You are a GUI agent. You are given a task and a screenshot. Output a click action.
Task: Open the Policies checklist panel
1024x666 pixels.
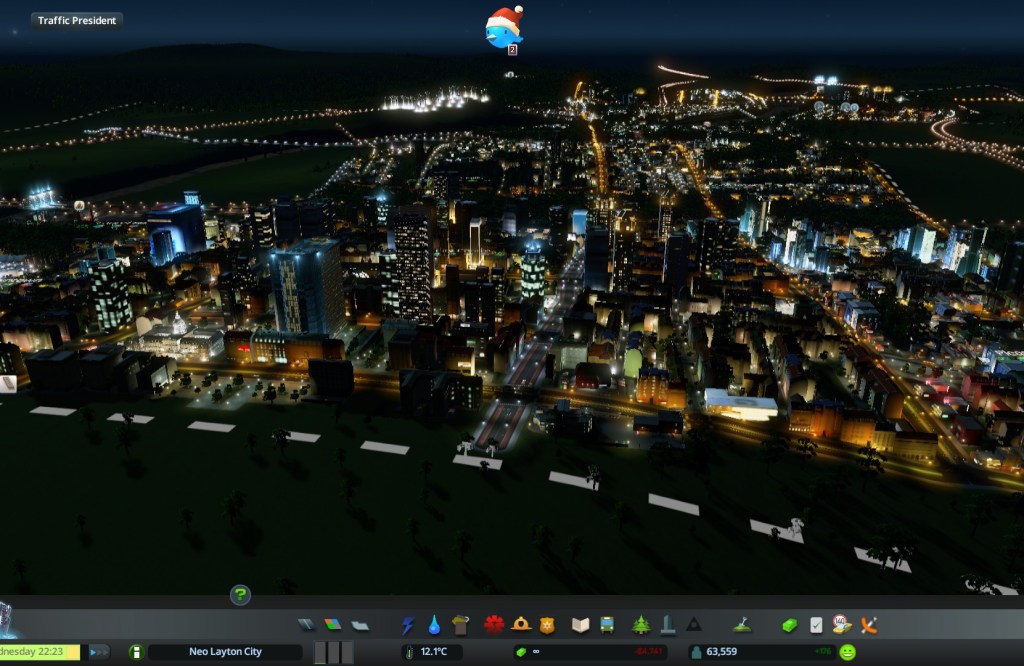pyautogui.click(x=816, y=625)
